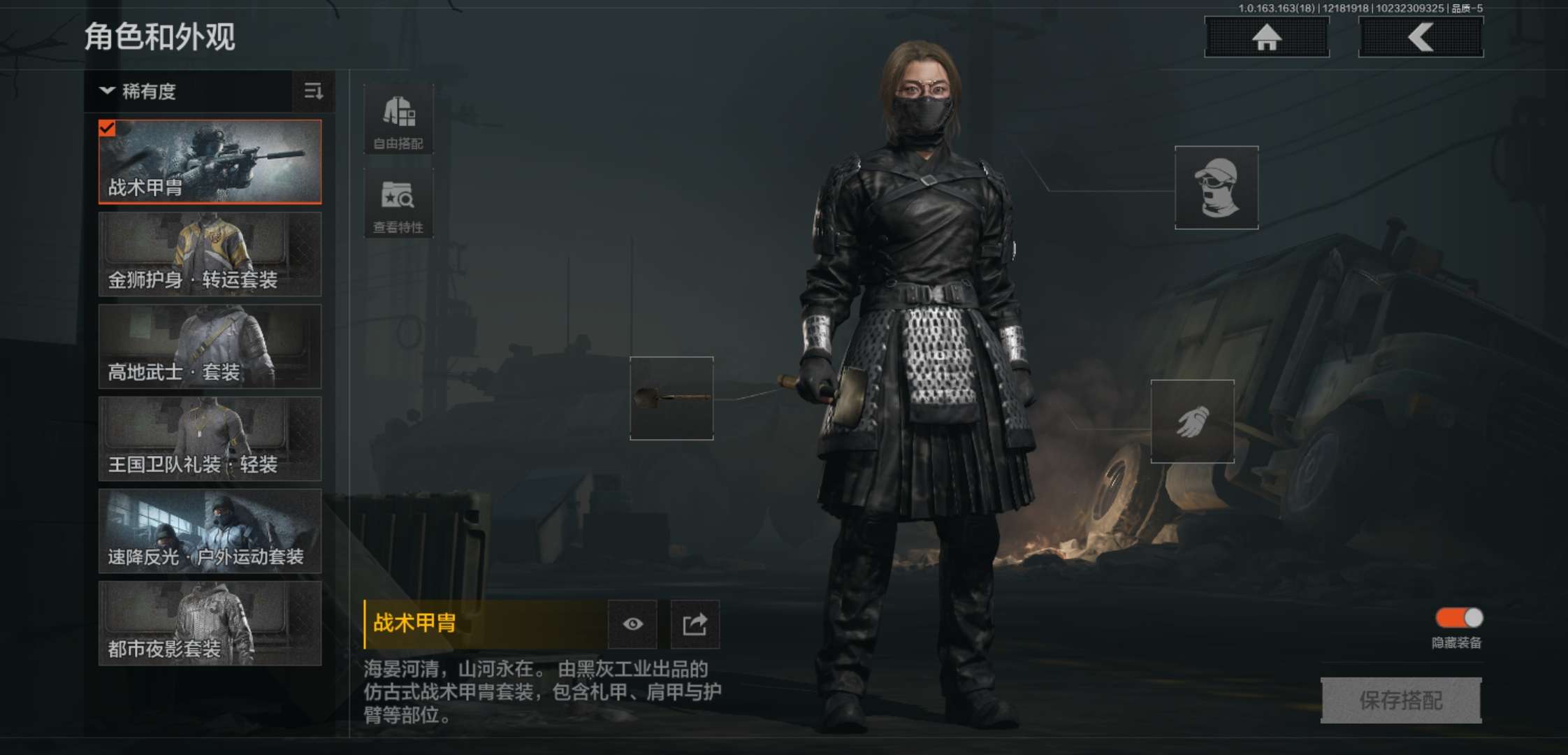
Task: Return to home with the house icon
Action: [x=1266, y=38]
